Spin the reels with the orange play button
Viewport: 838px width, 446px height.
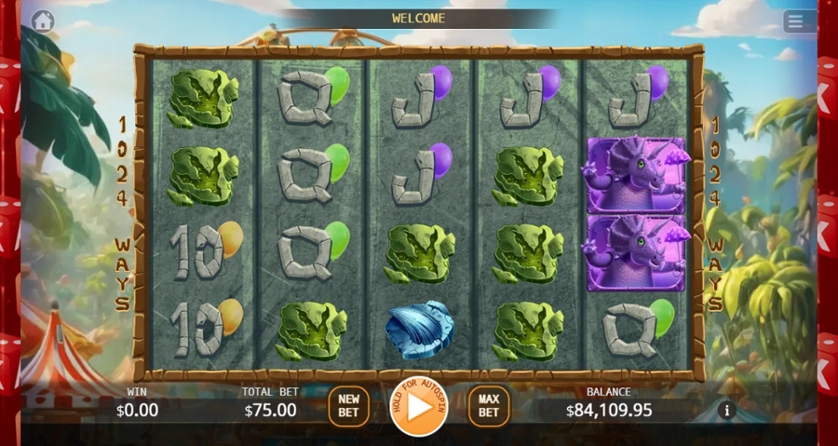pyautogui.click(x=418, y=406)
